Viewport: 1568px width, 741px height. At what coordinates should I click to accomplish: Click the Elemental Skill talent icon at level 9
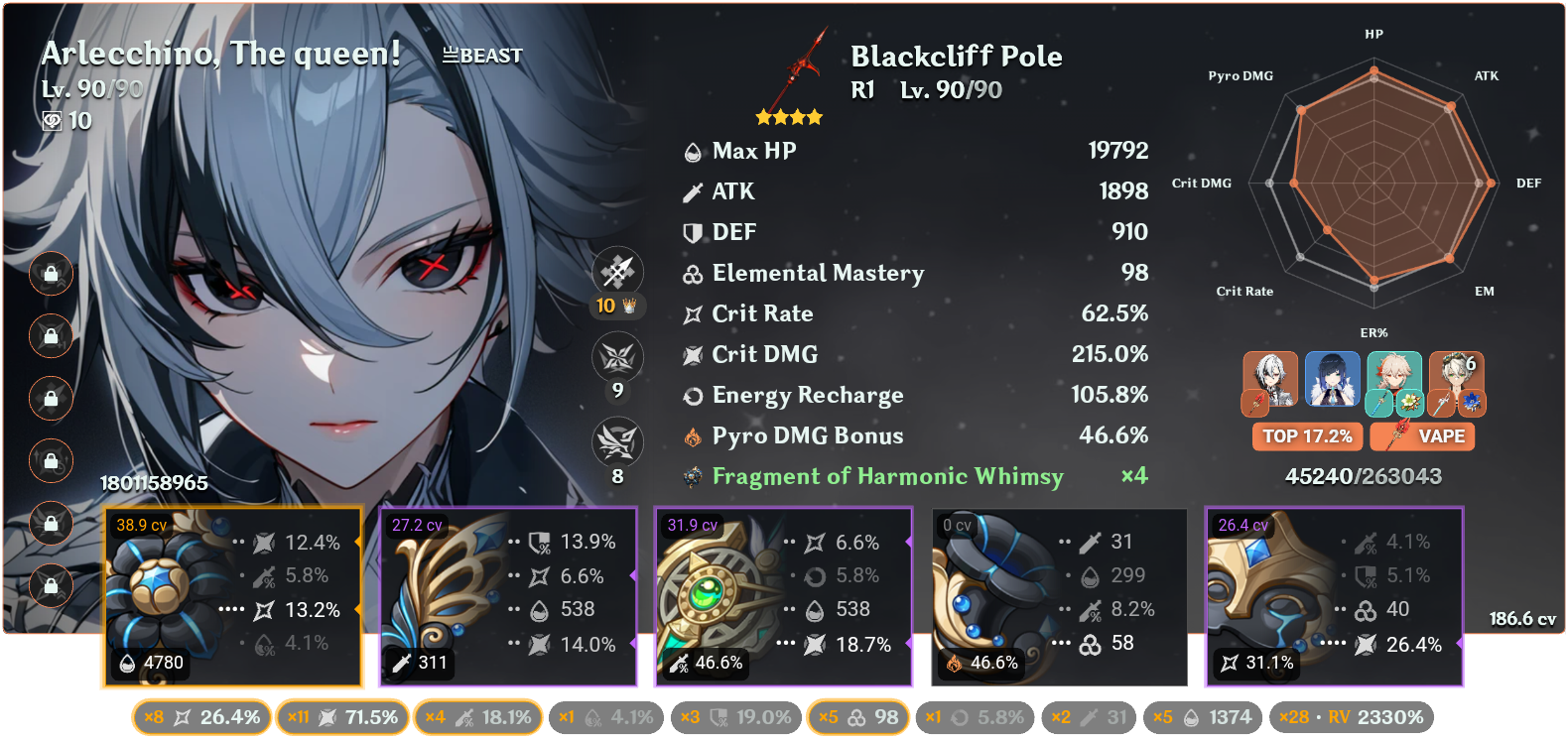618,357
